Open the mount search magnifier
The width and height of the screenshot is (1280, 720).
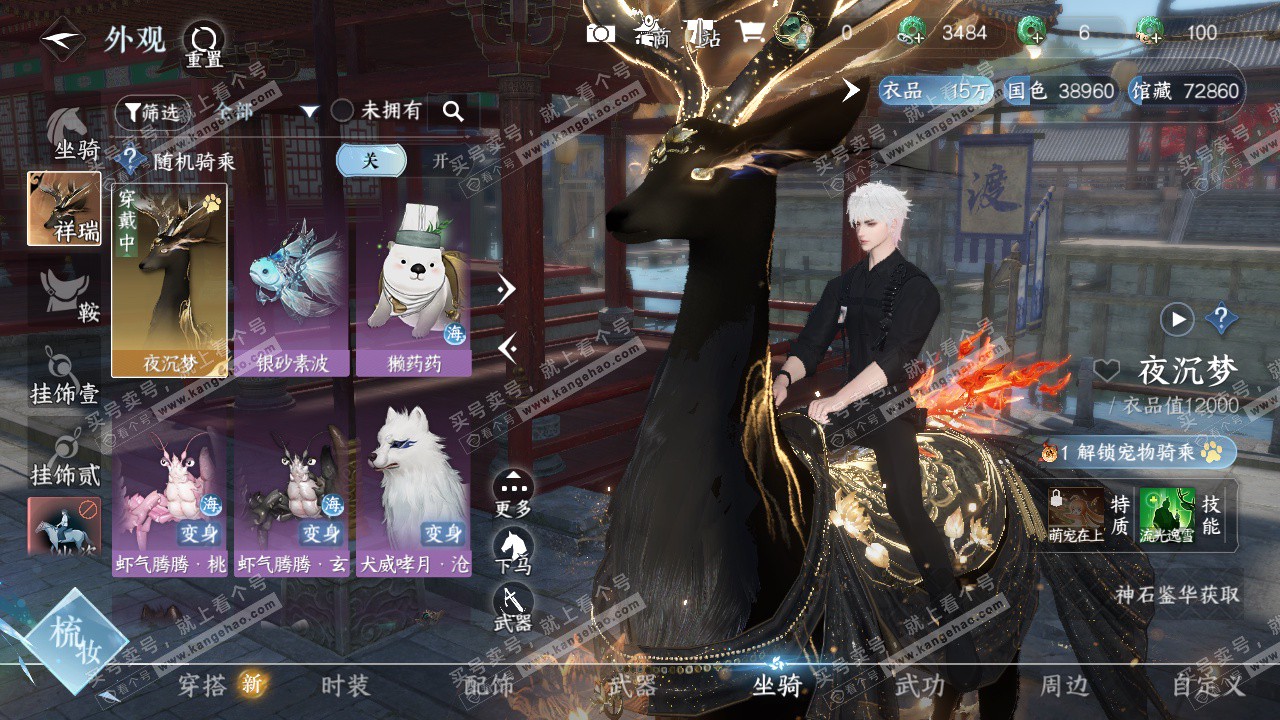click(x=453, y=112)
